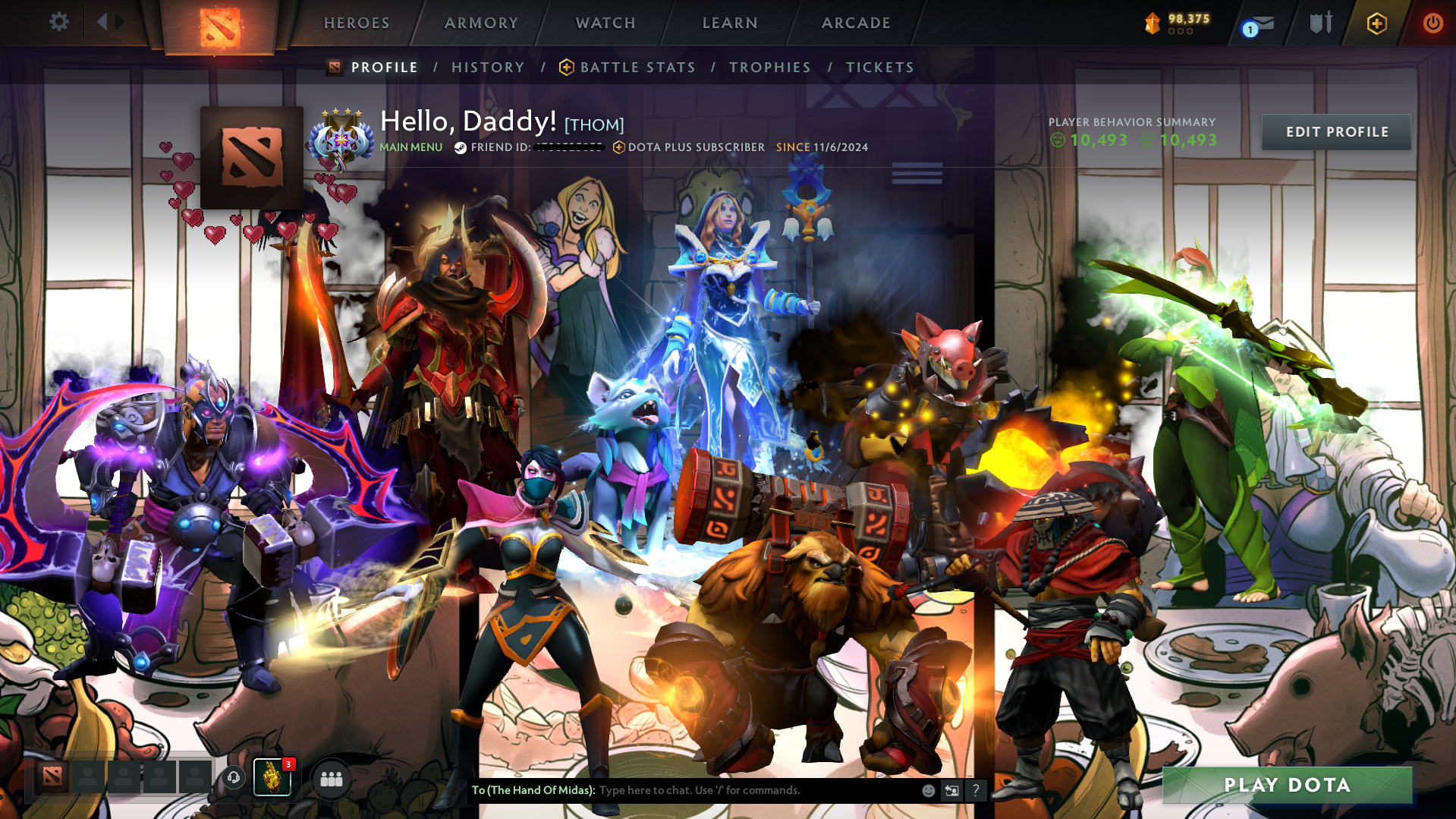This screenshot has width=1456, height=819.
Task: Open the Dota Plus icon in top bar
Action: click(x=1376, y=23)
